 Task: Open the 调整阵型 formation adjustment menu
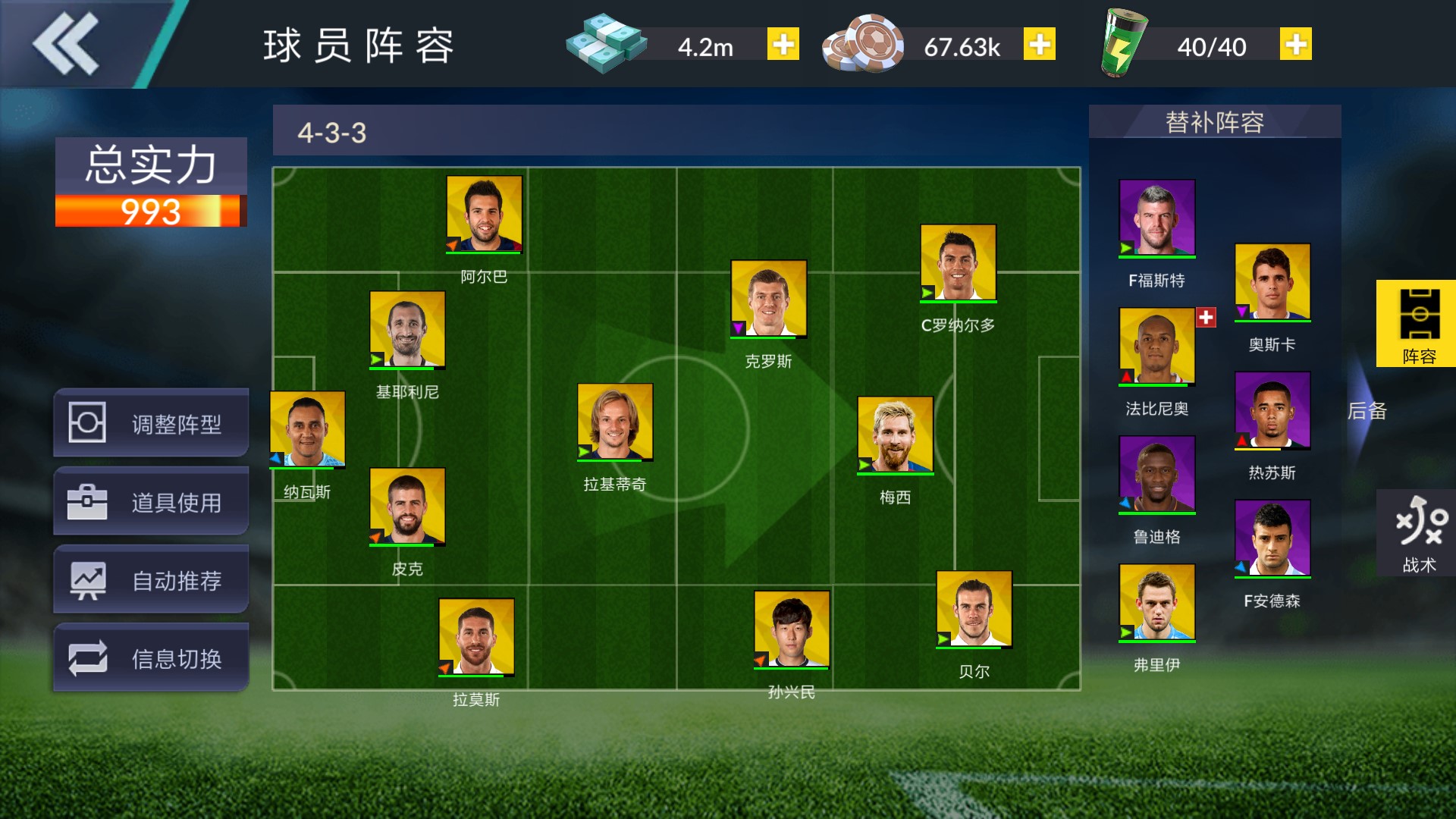click(151, 423)
